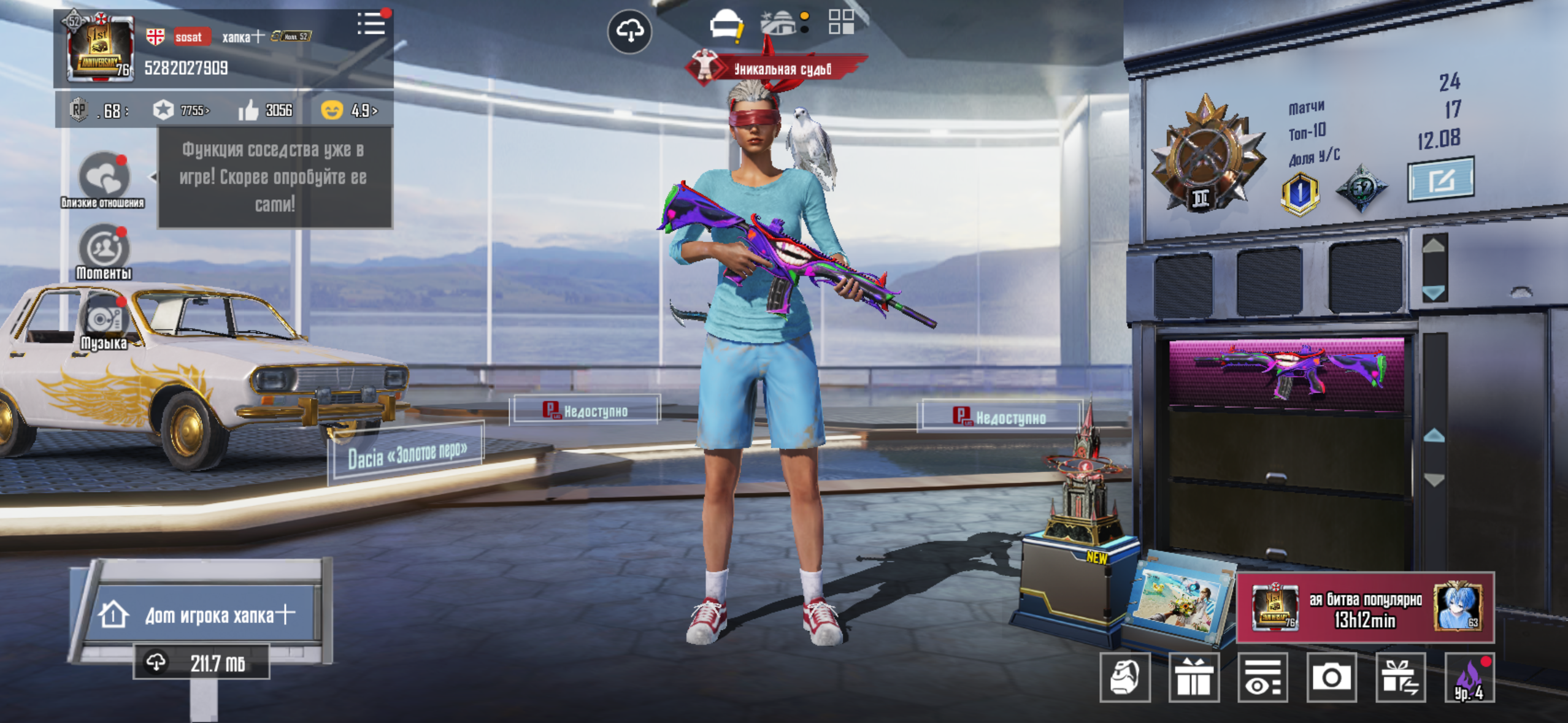This screenshot has height=723, width=1568.
Task: Open the four-squares grid icon
Action: point(841,22)
